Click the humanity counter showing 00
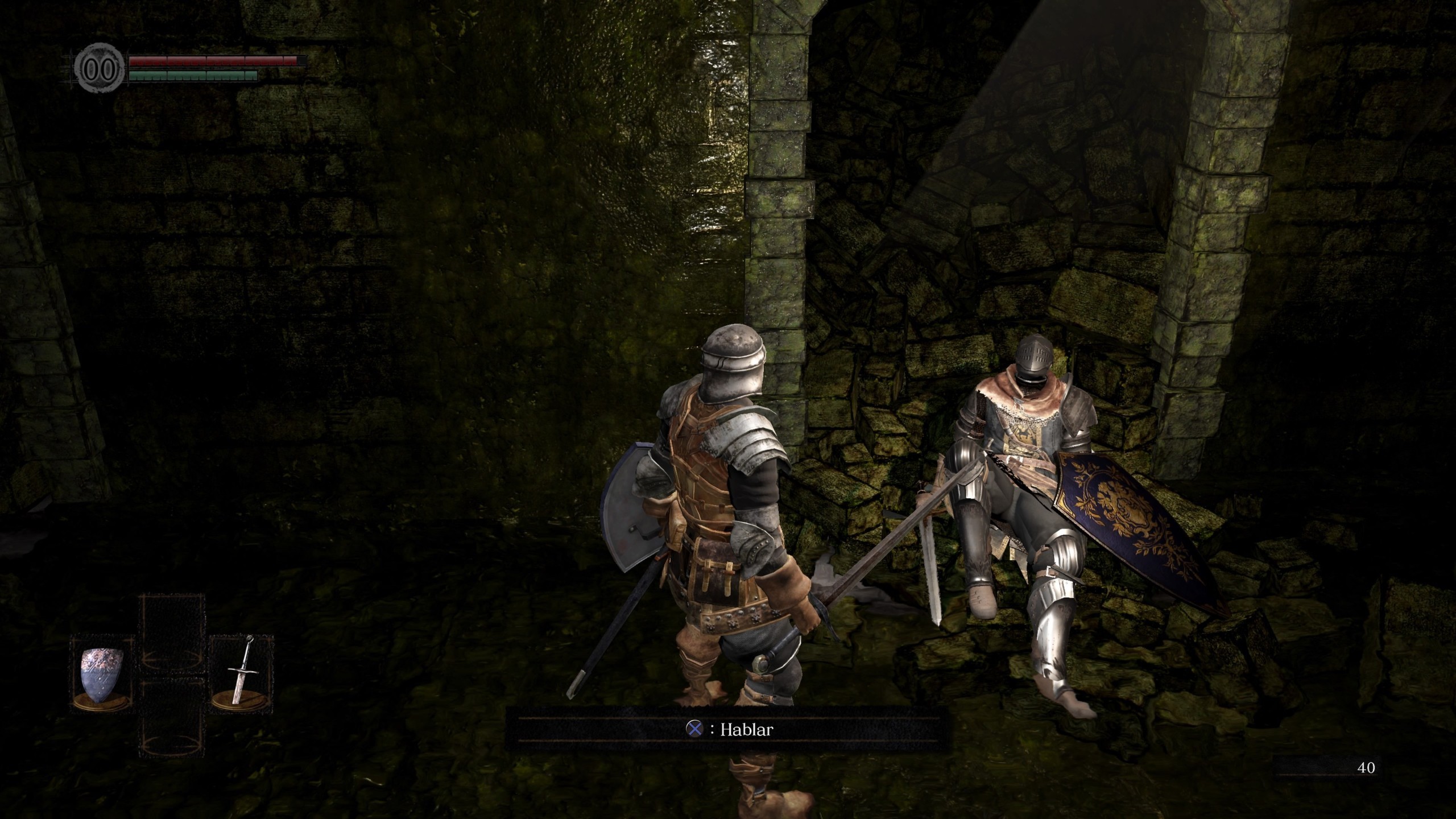The image size is (1456, 819). (x=100, y=68)
